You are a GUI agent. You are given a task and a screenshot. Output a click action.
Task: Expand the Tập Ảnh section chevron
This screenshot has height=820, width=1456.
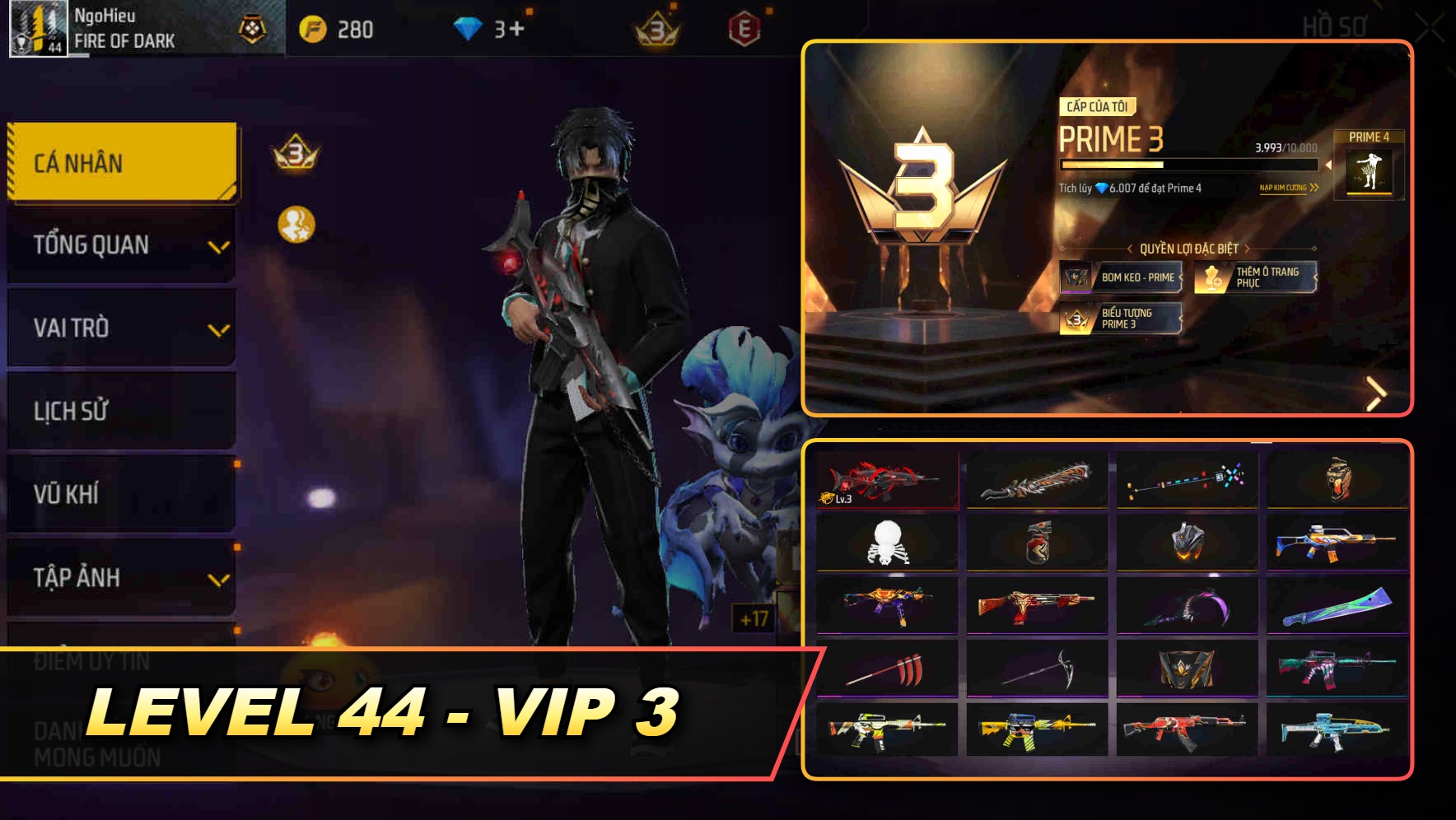coord(218,579)
